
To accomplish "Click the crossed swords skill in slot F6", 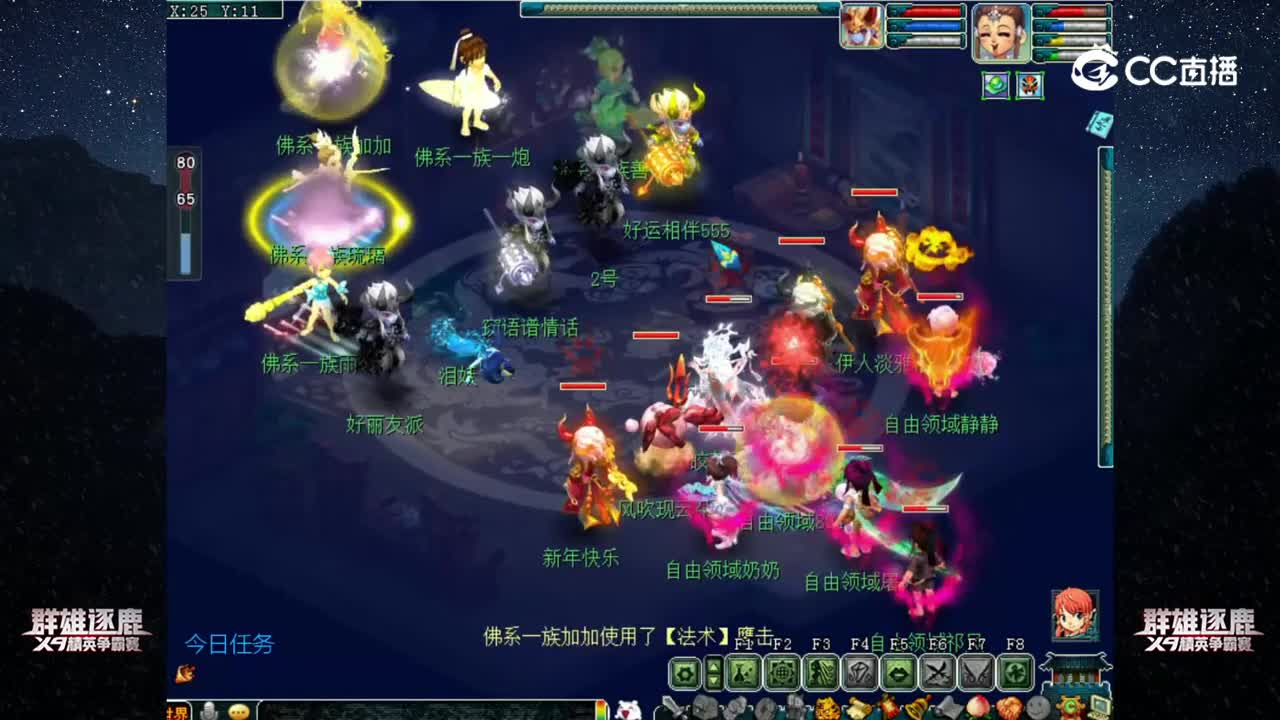I will 936,674.
